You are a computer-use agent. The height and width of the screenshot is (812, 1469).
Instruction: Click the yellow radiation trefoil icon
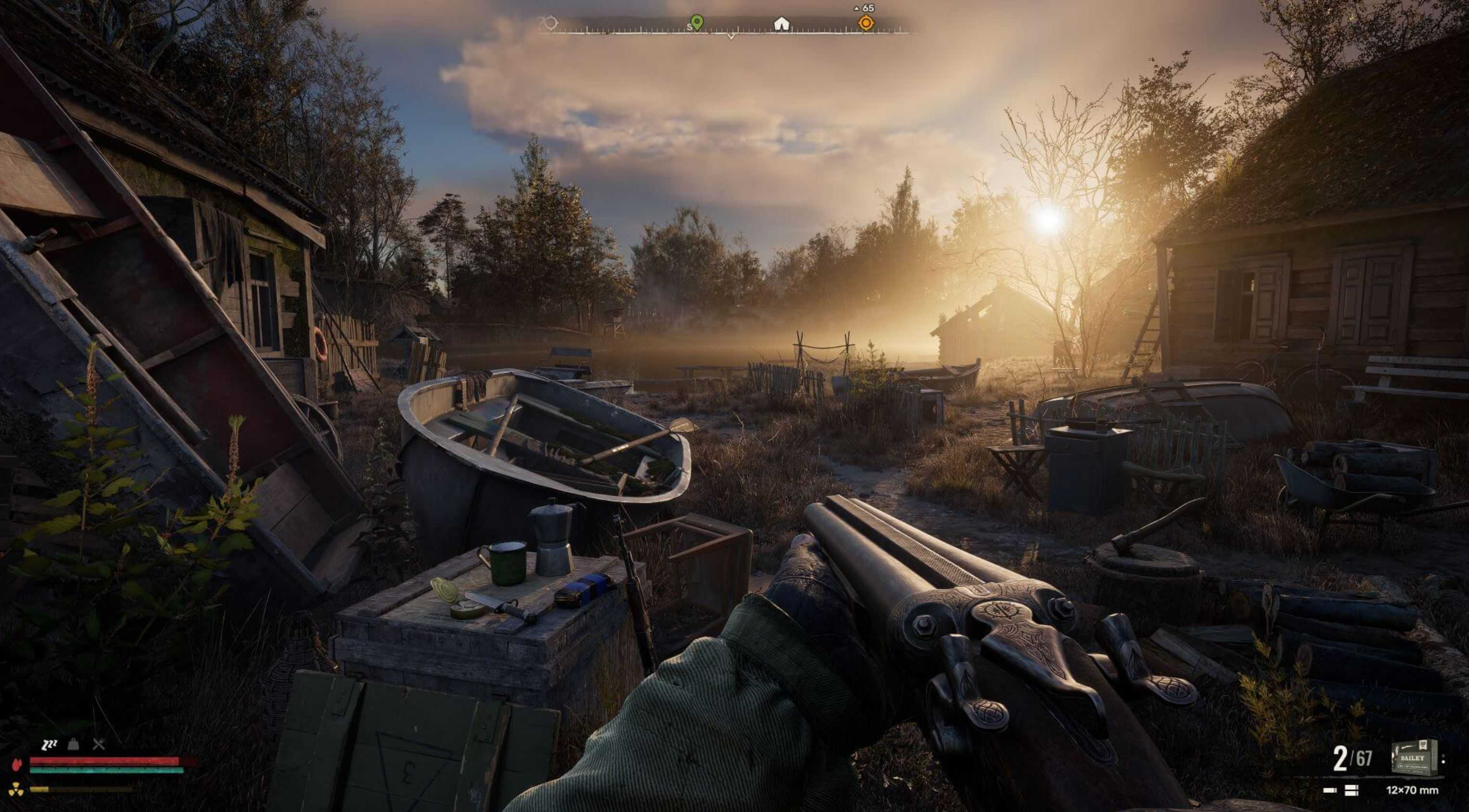coord(15,789)
